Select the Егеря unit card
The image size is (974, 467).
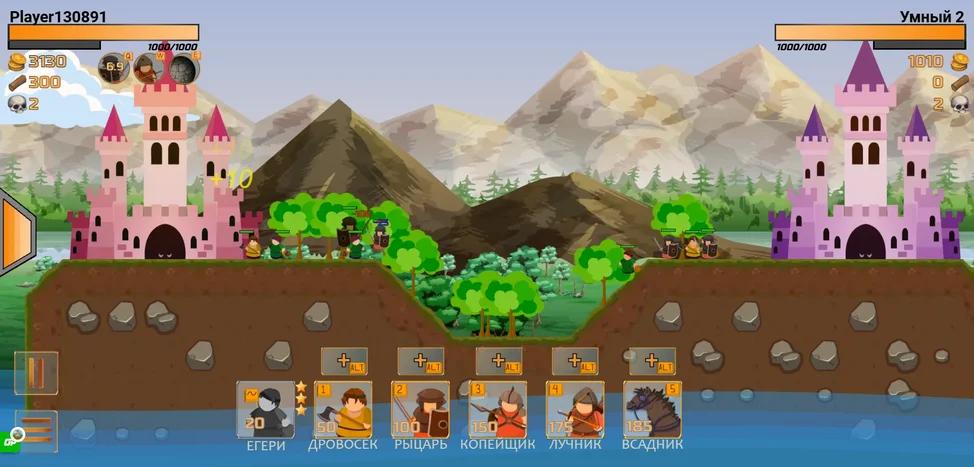pyautogui.click(x=265, y=410)
